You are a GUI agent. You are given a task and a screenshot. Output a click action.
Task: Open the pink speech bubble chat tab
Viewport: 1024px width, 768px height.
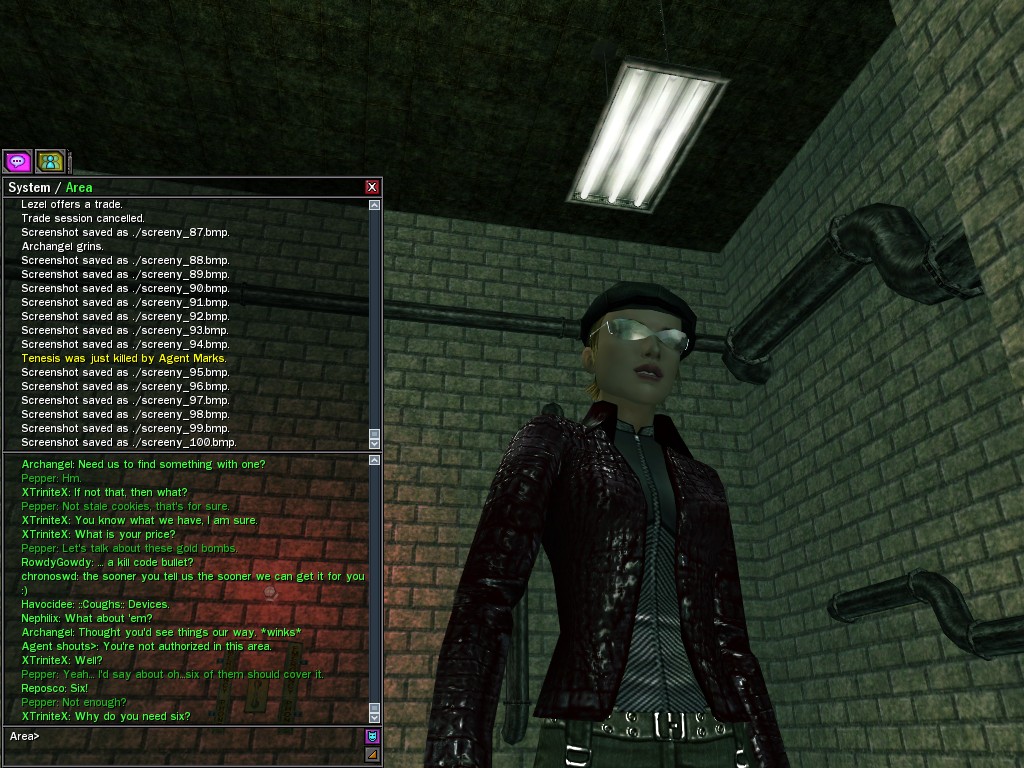(18, 161)
